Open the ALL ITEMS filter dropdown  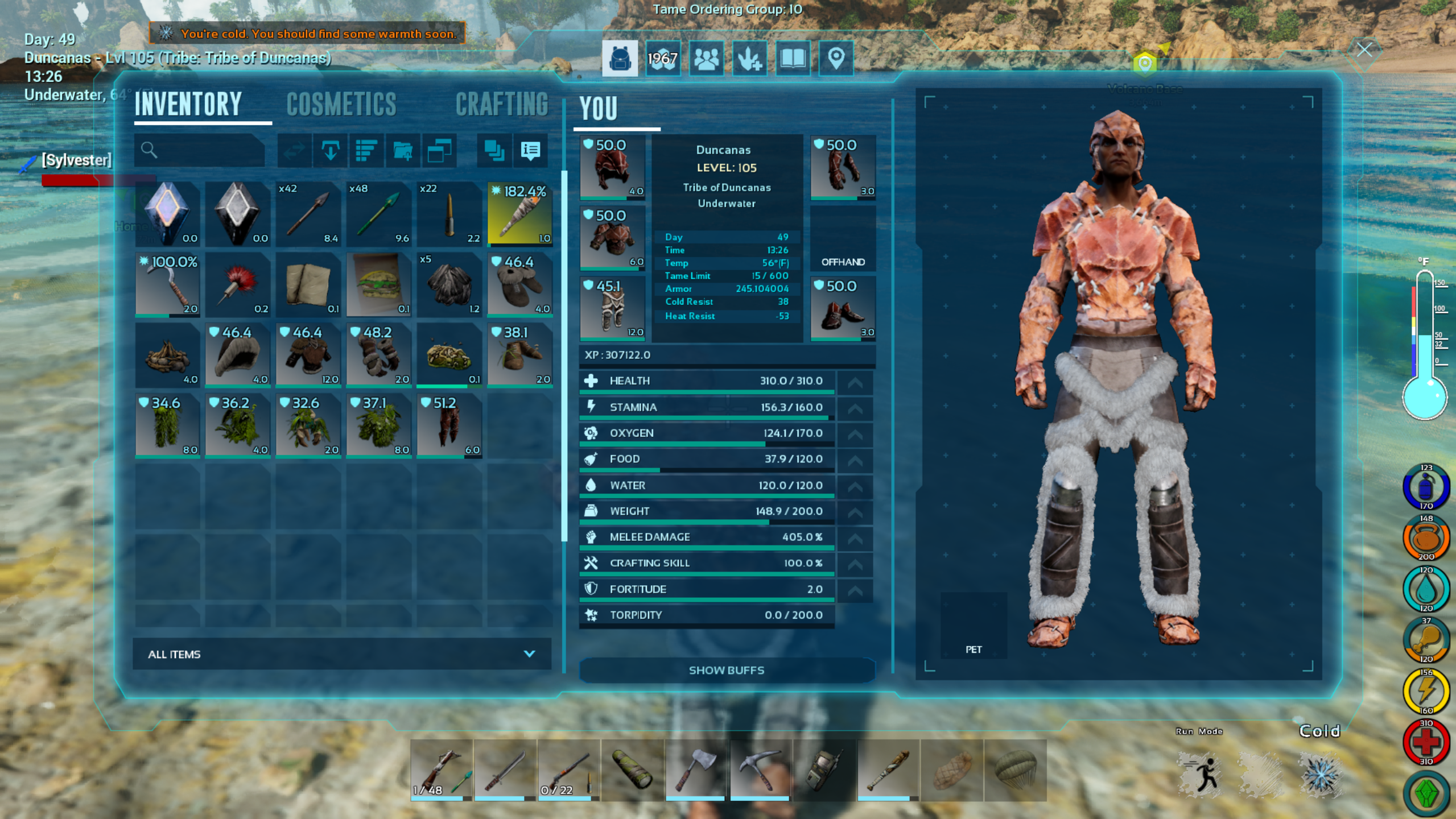point(341,654)
